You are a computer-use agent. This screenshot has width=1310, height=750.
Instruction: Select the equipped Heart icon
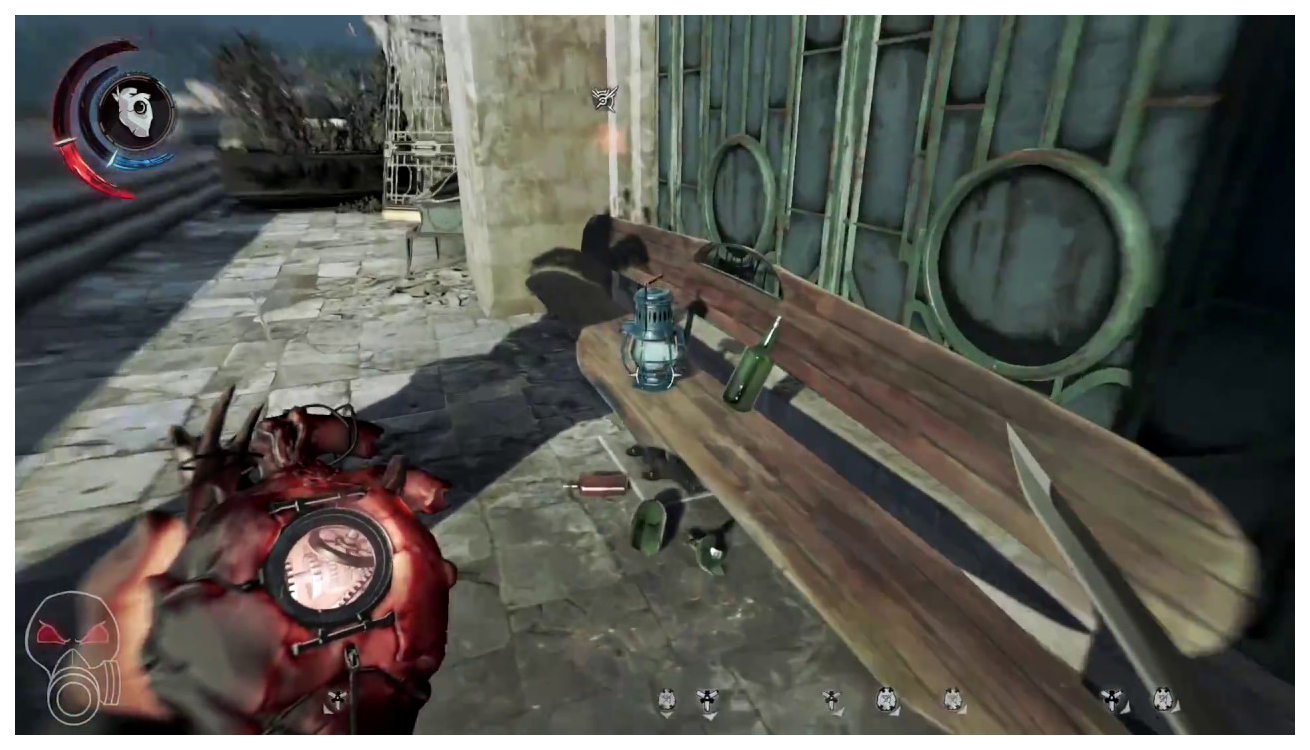137,110
